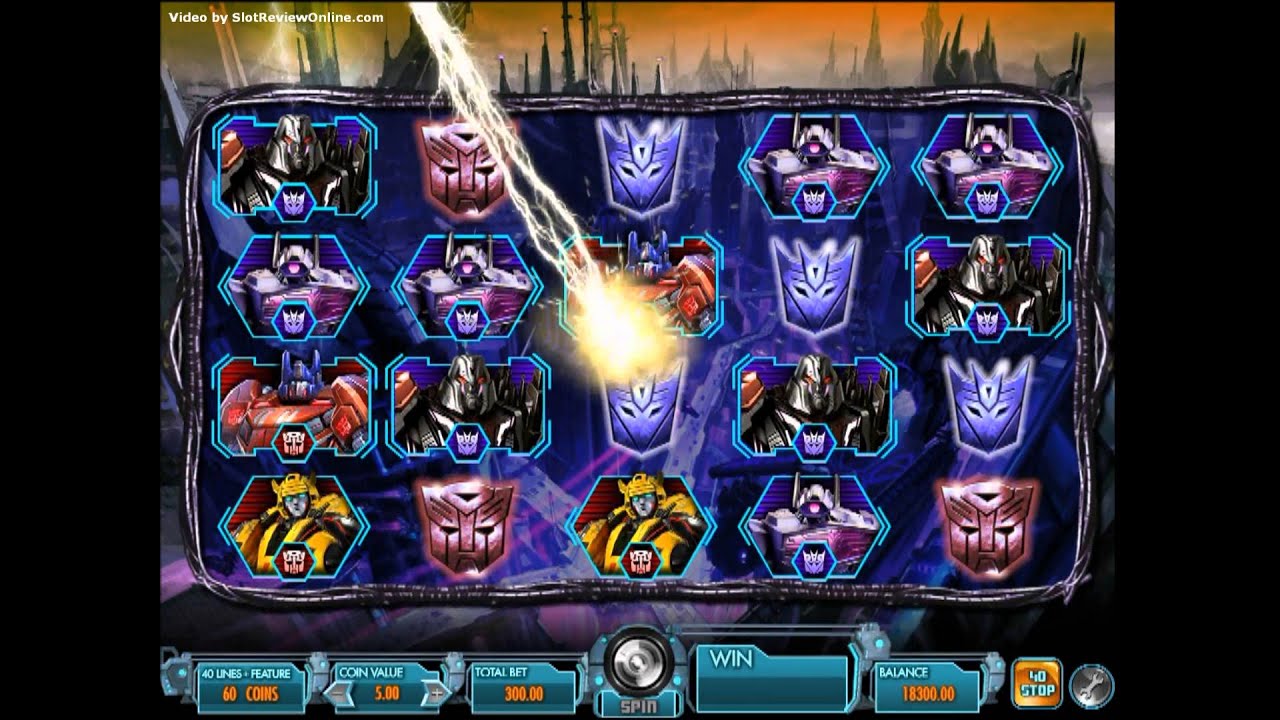Decrease the coin value with minus arrow

click(338, 692)
